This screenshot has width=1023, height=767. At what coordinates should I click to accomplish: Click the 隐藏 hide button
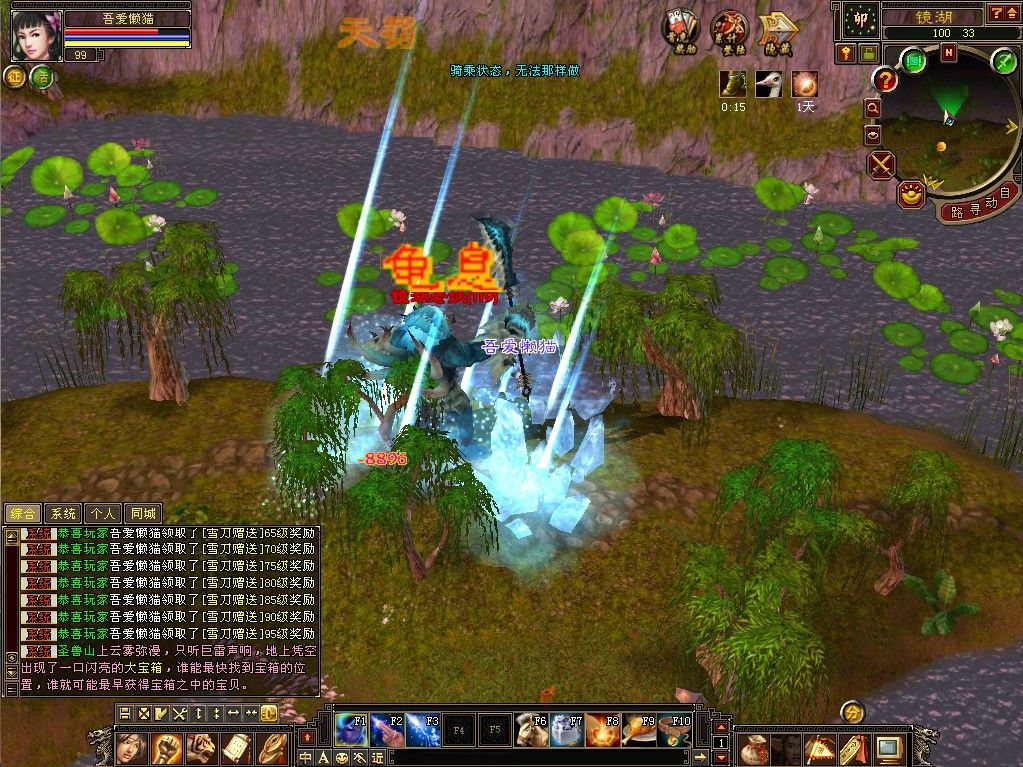pos(775,33)
